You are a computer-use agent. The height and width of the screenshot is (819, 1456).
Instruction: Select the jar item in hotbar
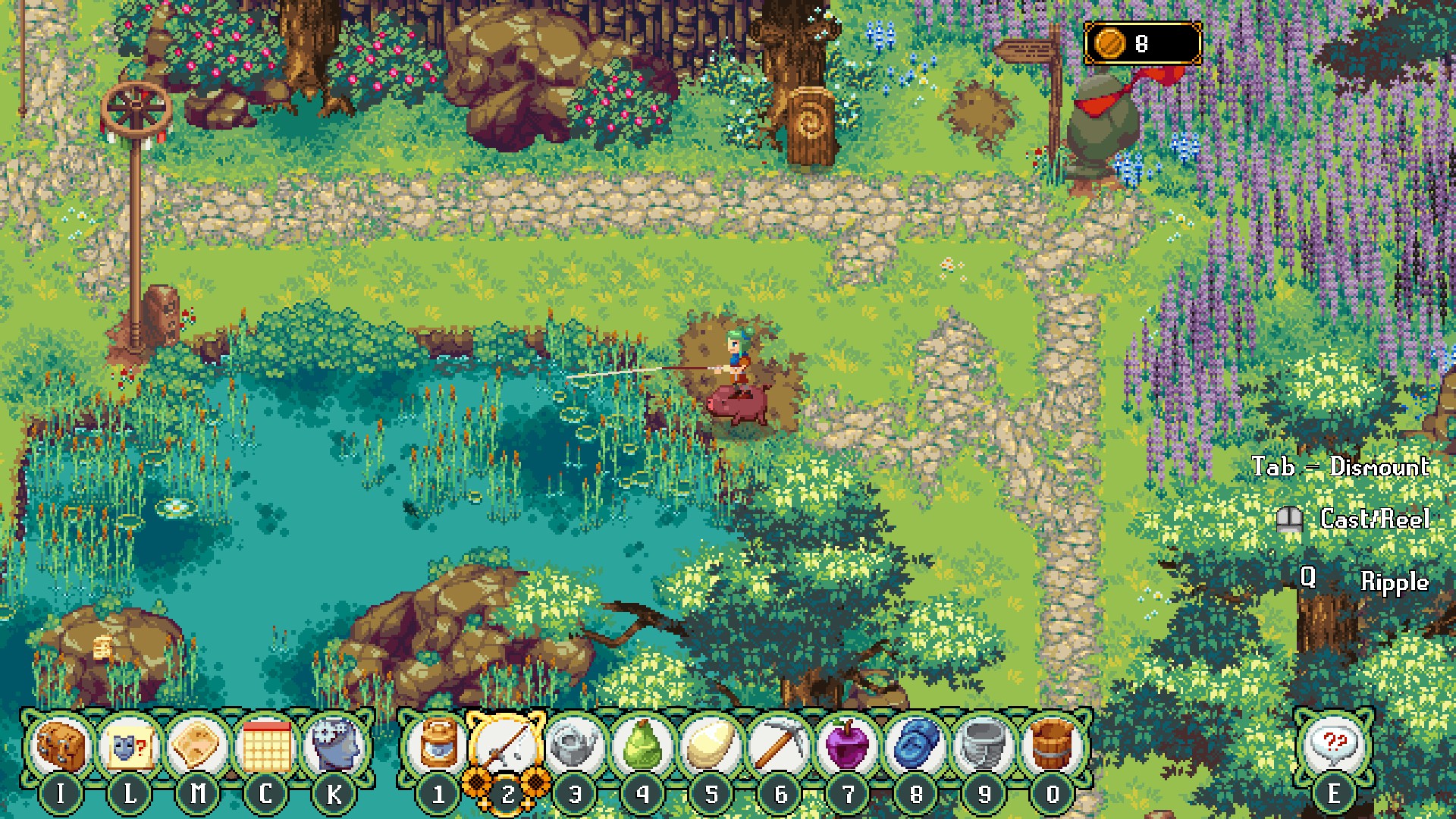click(x=438, y=747)
